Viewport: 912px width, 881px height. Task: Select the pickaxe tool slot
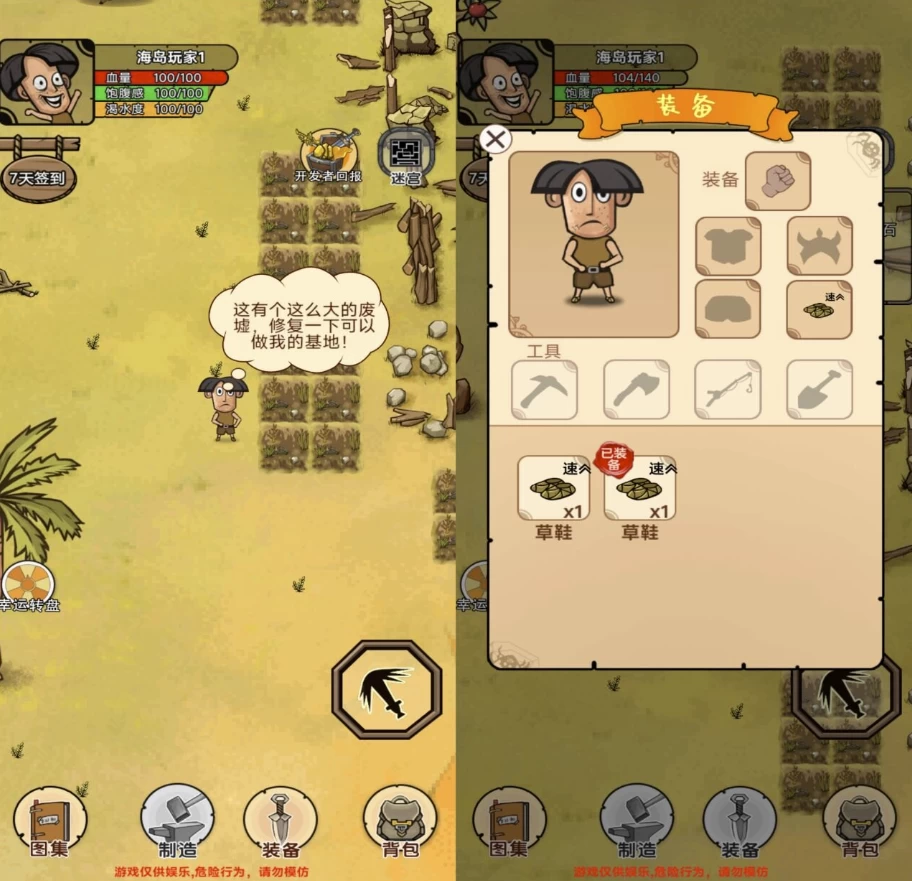544,390
